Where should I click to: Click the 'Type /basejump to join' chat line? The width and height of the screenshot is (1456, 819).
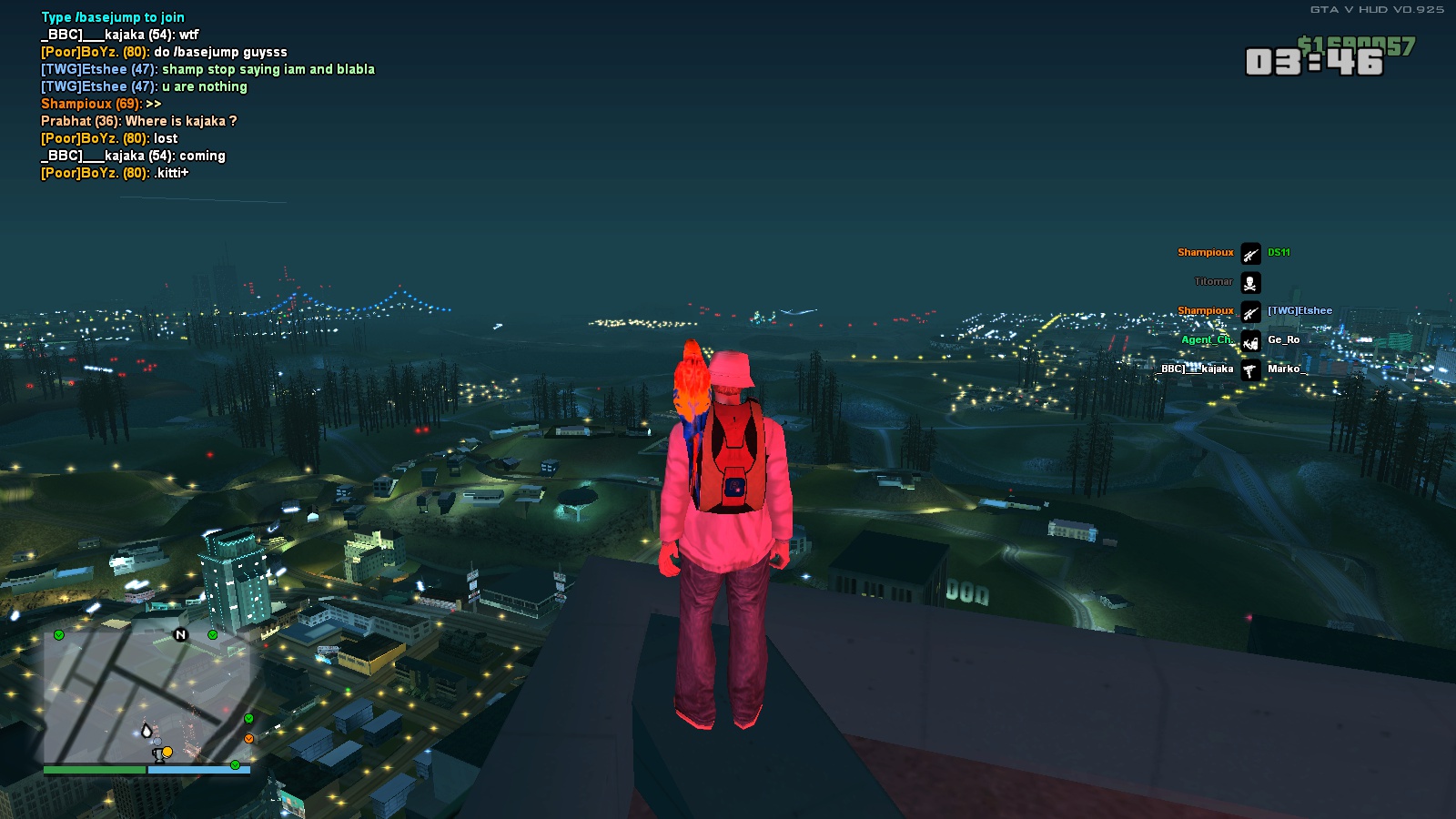113,17
